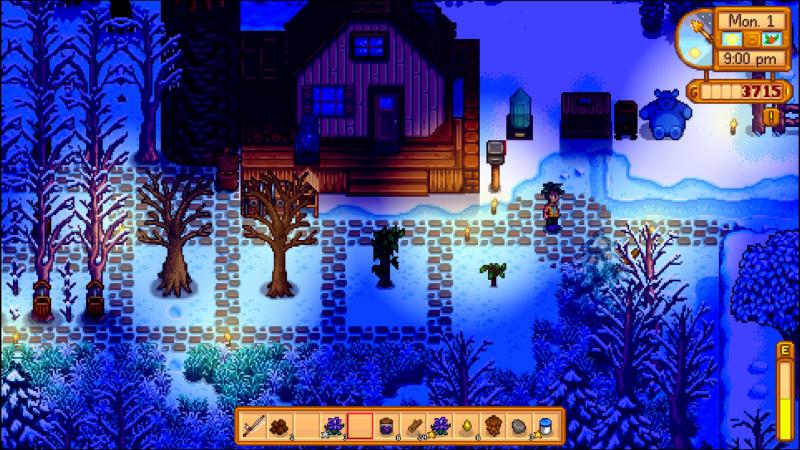The width and height of the screenshot is (800, 450).
Task: Choose the grey stone hotbar slot
Action: pyautogui.click(x=518, y=424)
